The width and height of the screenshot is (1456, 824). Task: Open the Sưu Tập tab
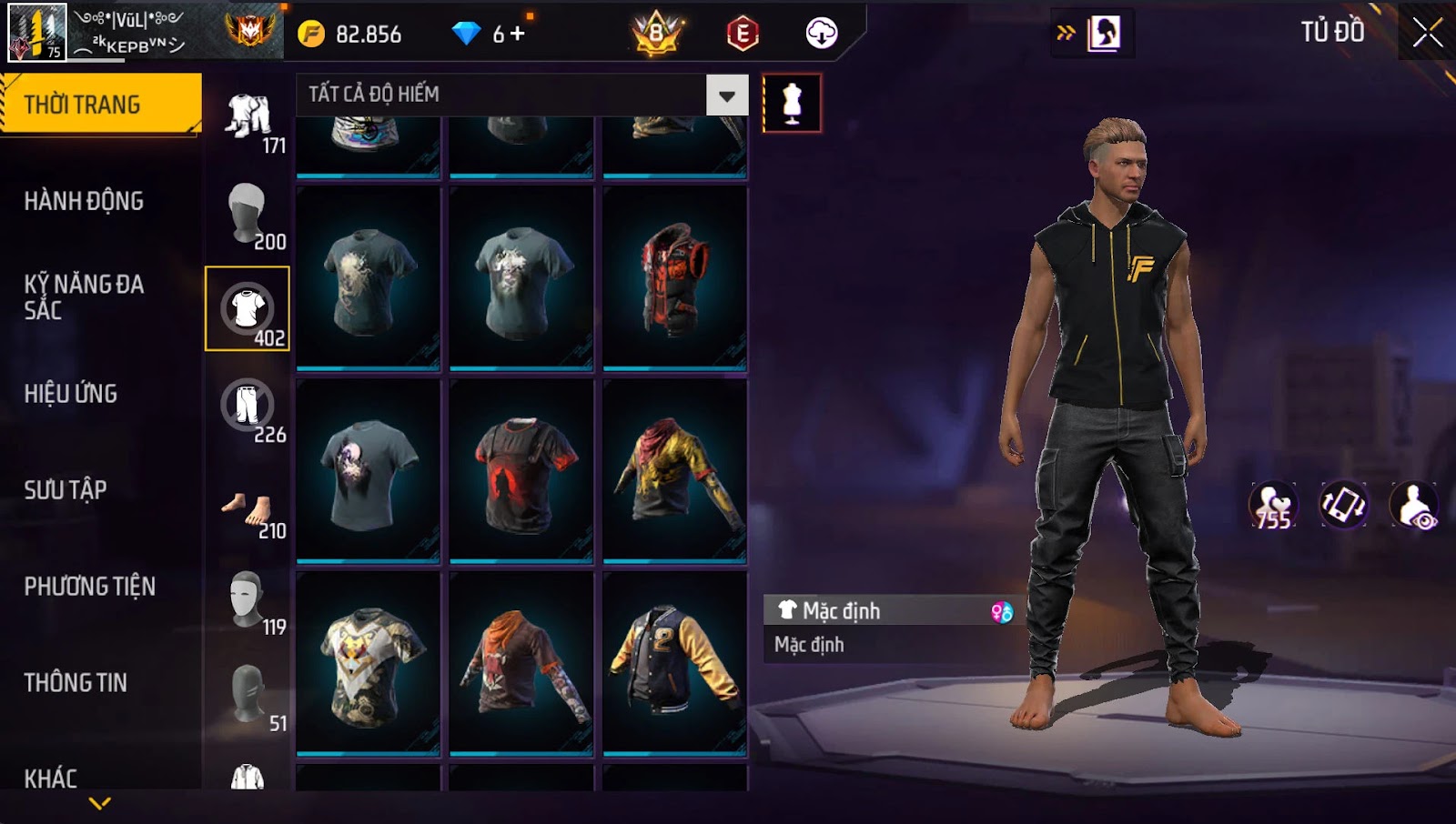[66, 490]
